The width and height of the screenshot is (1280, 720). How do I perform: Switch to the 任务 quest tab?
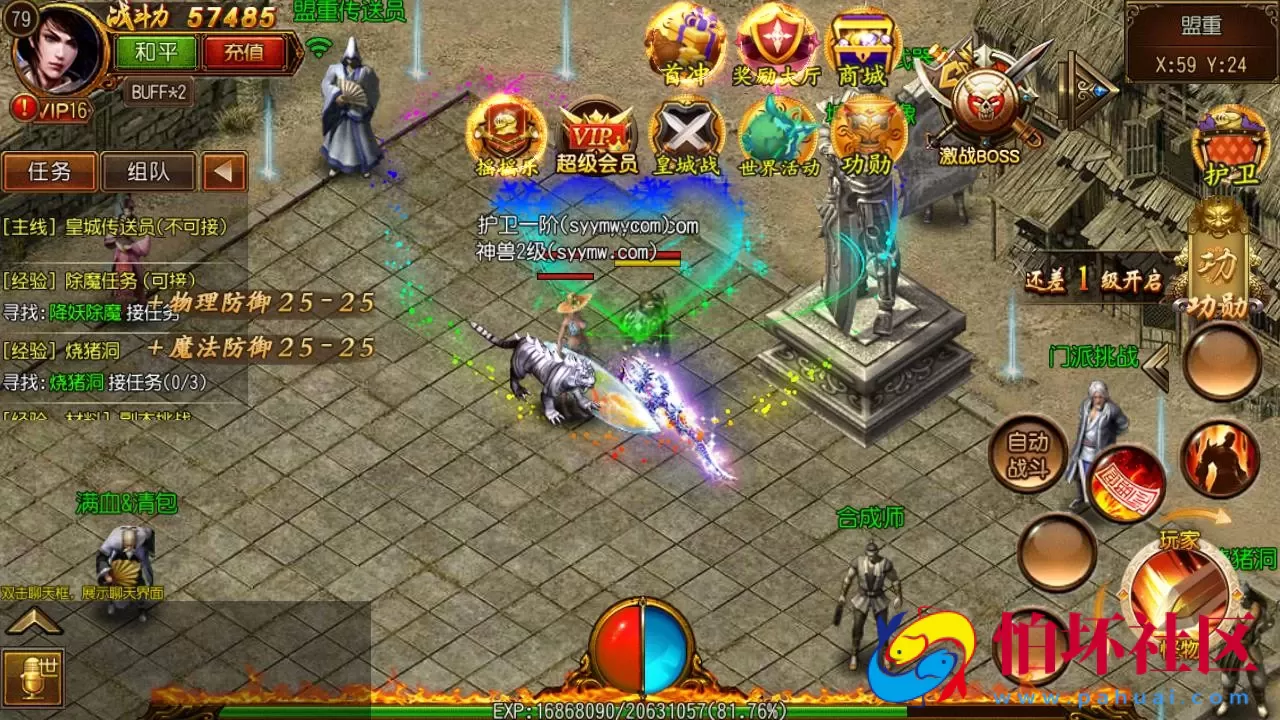pyautogui.click(x=48, y=172)
